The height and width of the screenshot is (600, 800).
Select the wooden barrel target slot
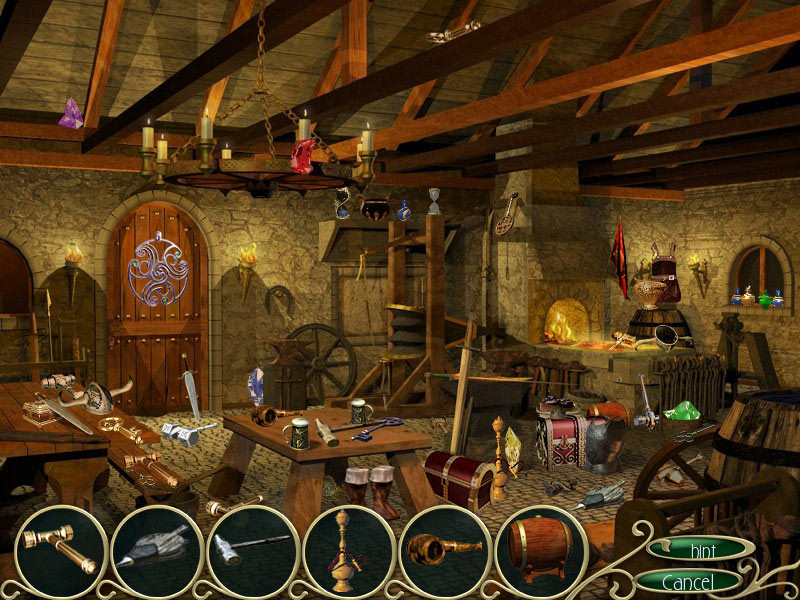pos(539,552)
